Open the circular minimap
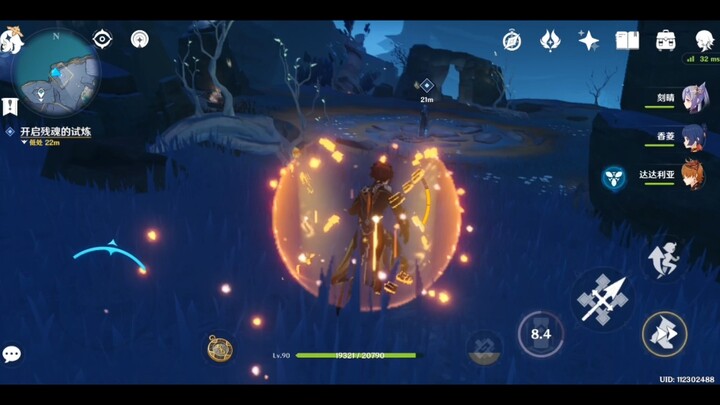The height and width of the screenshot is (405, 720). point(60,70)
